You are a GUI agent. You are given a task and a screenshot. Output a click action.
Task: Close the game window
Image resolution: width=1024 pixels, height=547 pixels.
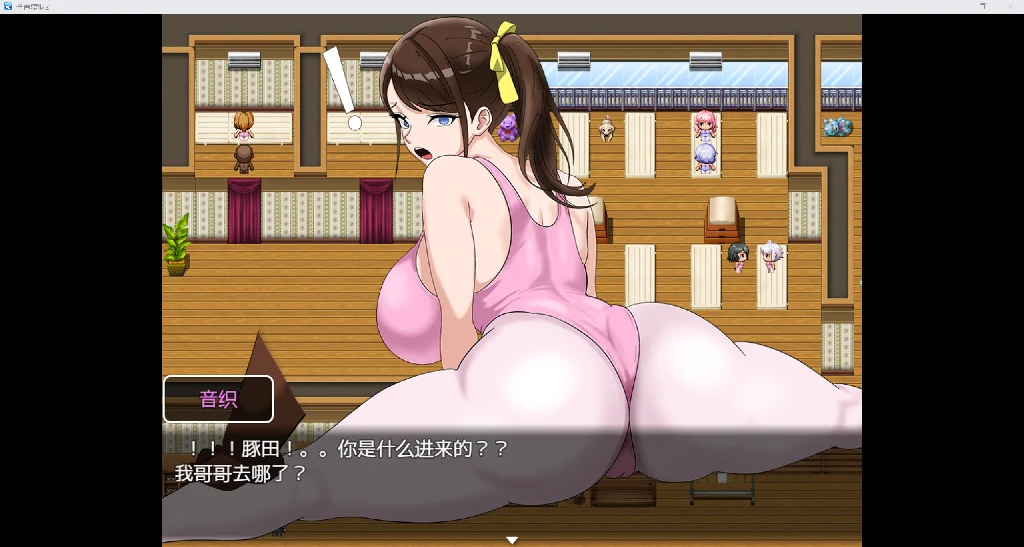point(1012,6)
